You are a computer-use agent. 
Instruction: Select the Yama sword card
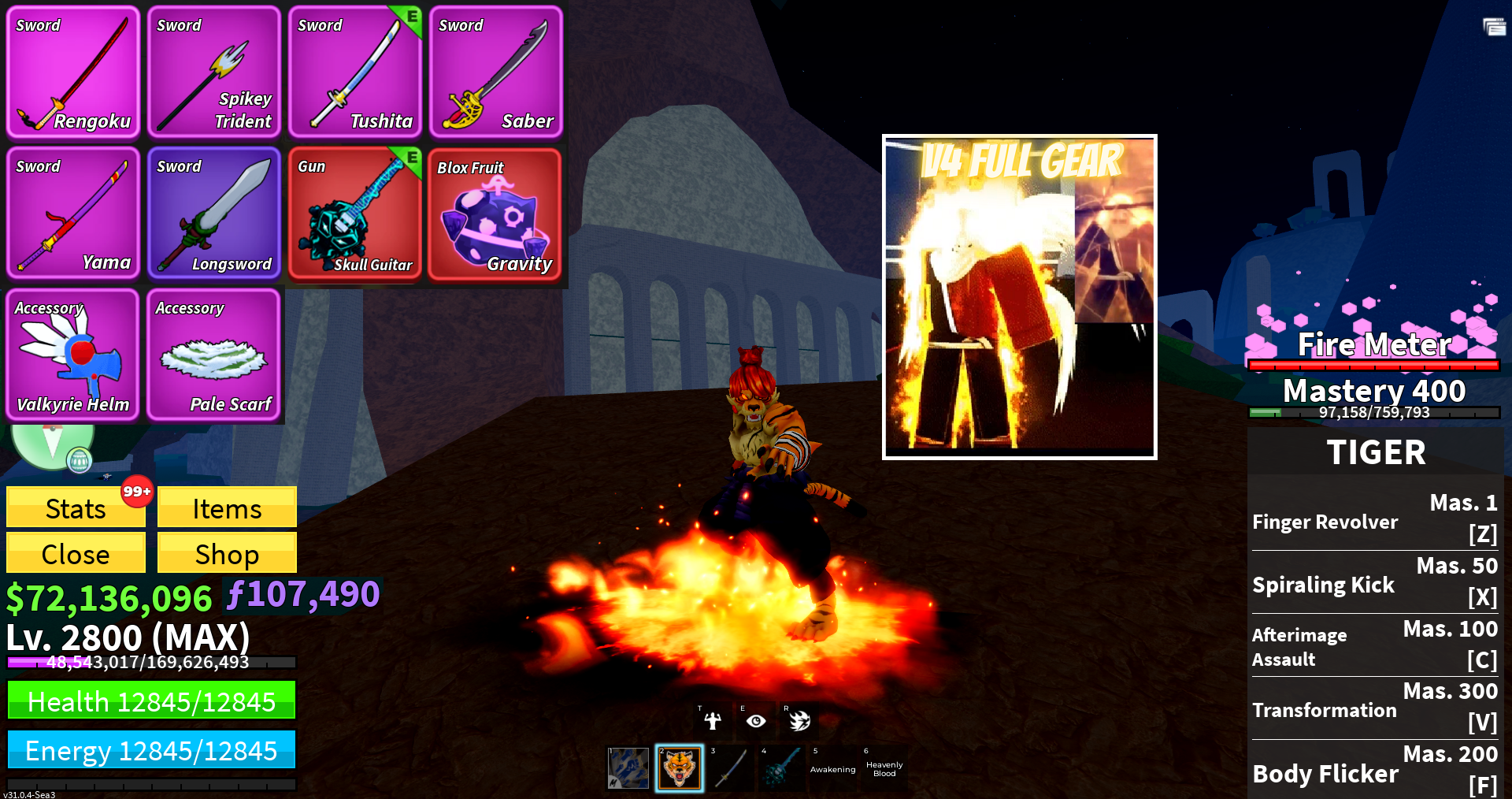[73, 214]
